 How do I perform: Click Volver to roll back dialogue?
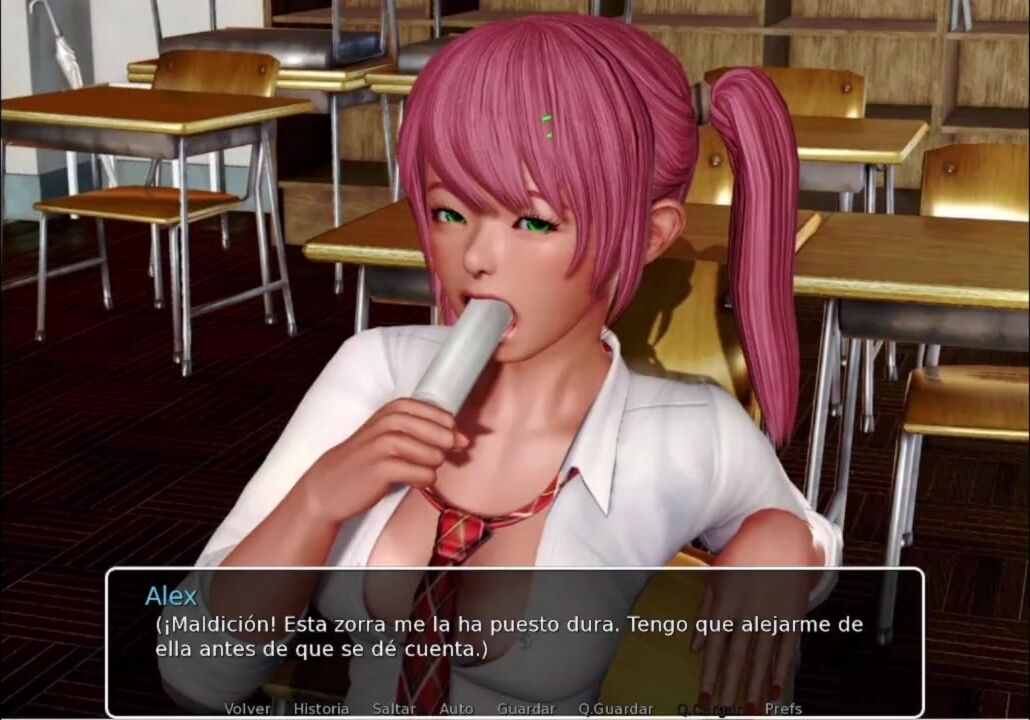click(247, 709)
